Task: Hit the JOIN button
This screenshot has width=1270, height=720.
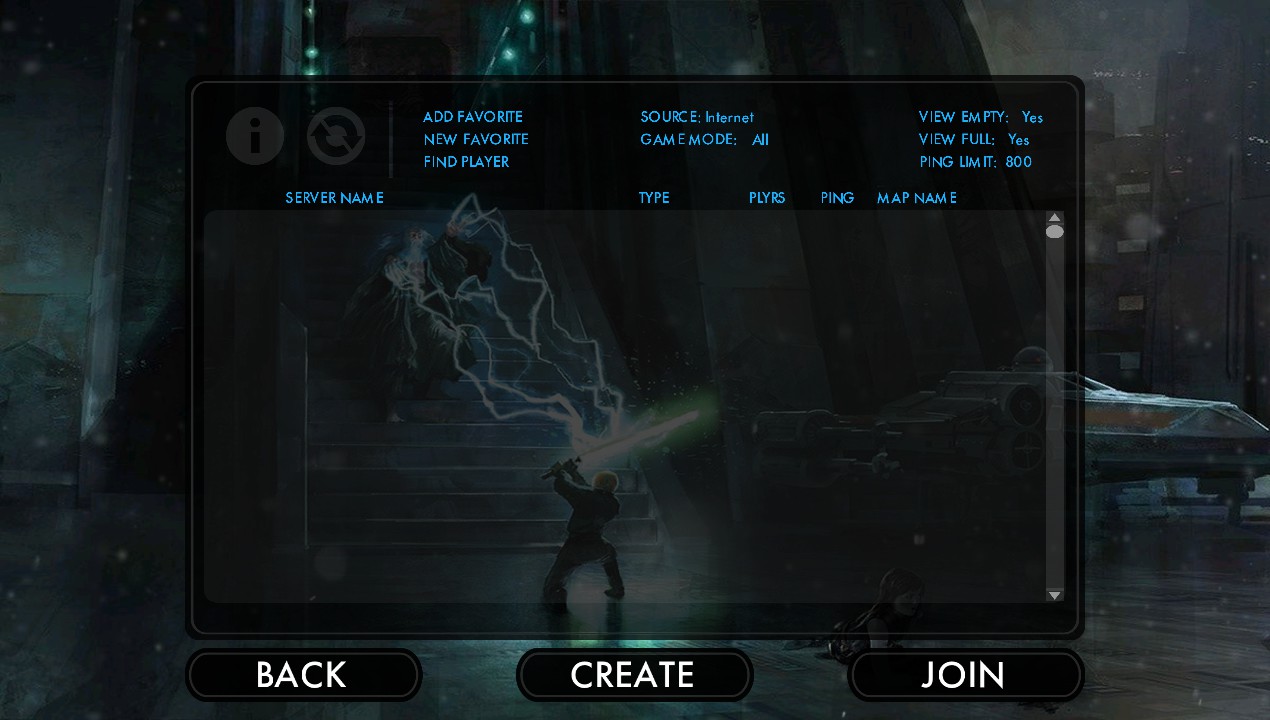Action: (x=964, y=675)
